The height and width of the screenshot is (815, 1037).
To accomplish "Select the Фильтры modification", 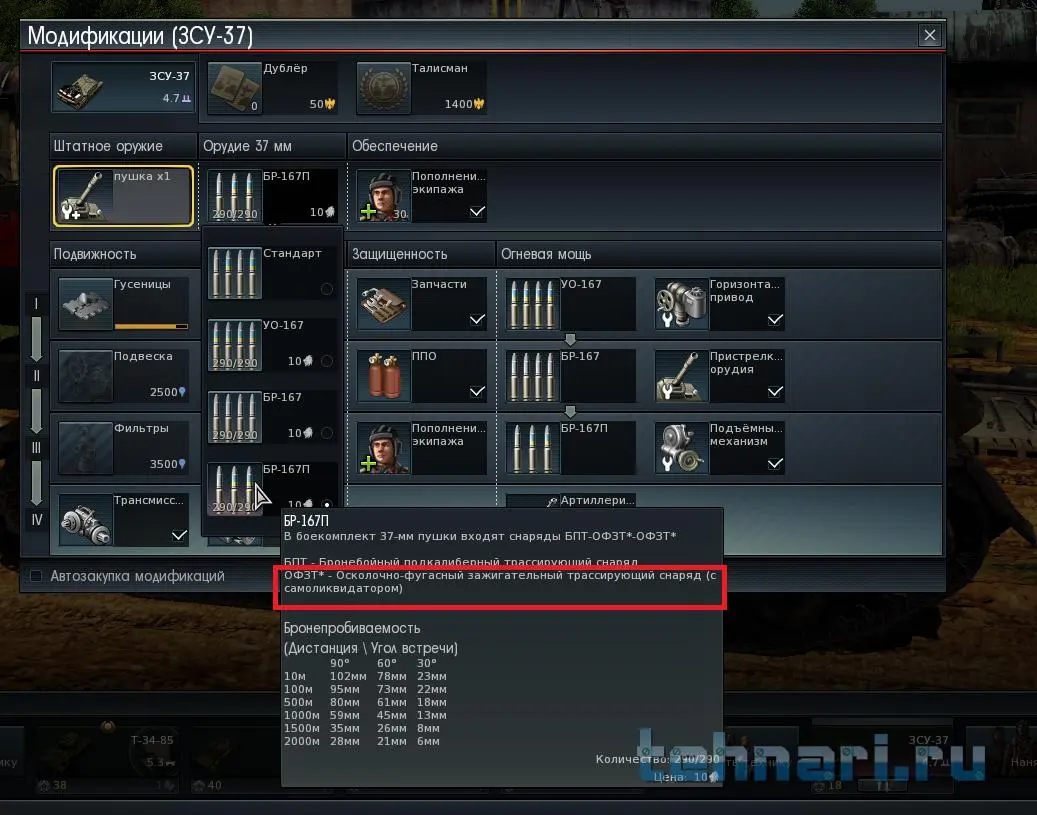I will pyautogui.click(x=123, y=448).
